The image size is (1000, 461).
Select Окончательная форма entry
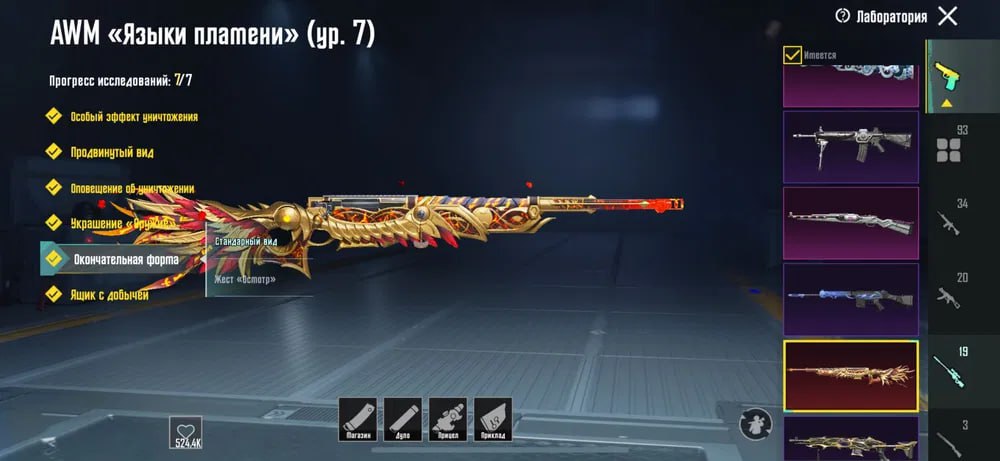(124, 259)
